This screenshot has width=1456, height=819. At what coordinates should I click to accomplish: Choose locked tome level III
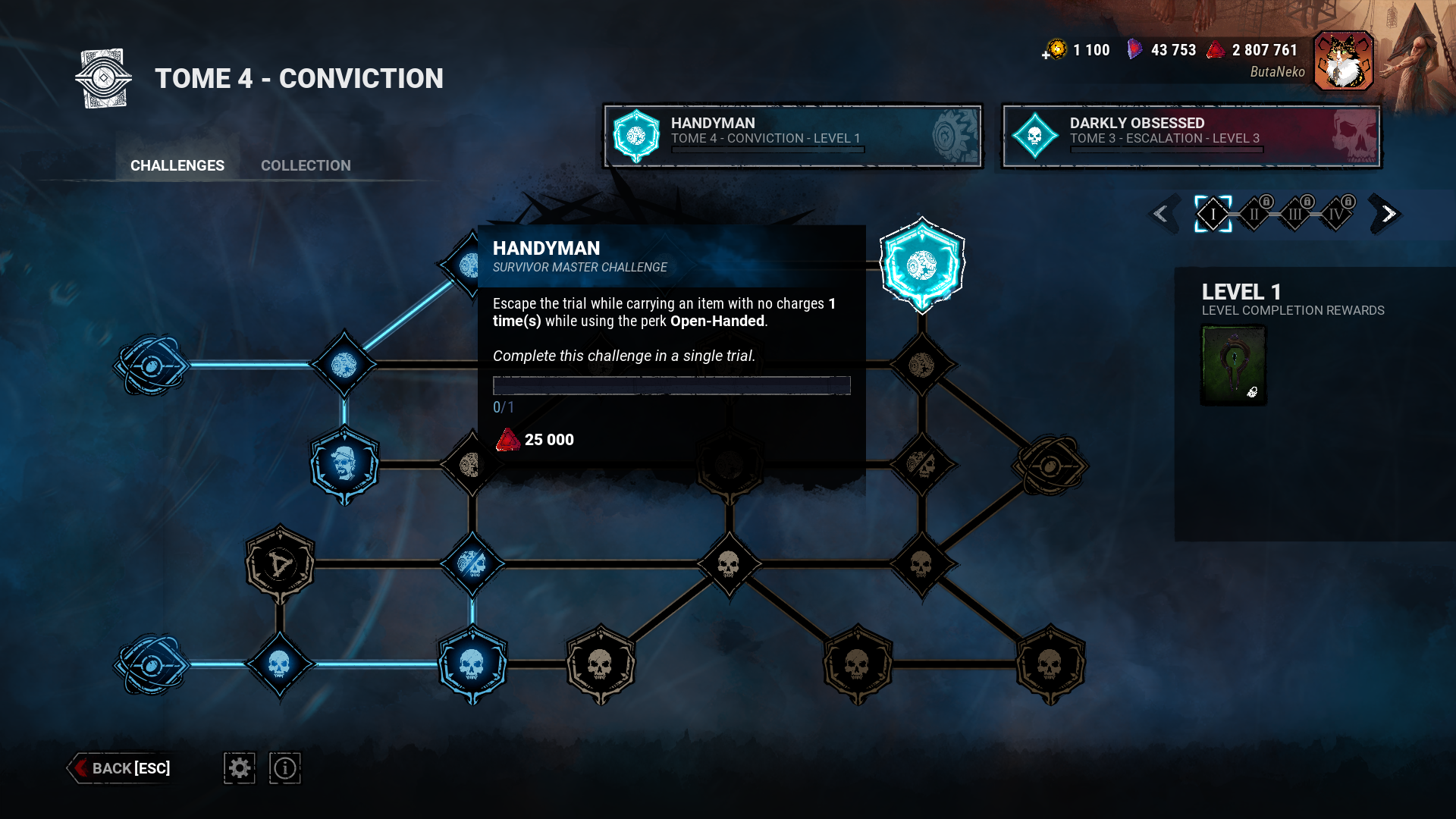[x=1295, y=214]
